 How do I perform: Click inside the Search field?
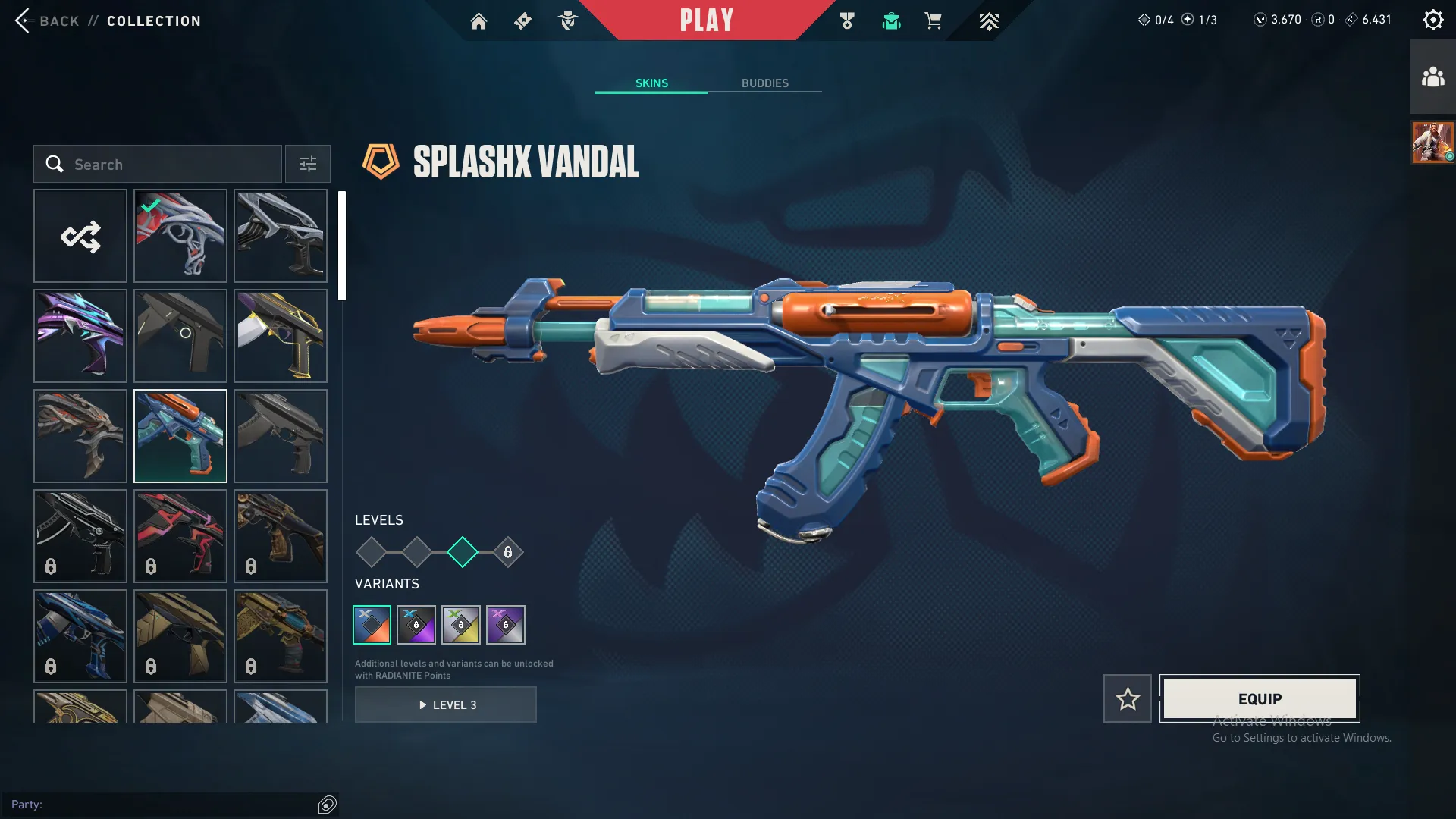(159, 164)
